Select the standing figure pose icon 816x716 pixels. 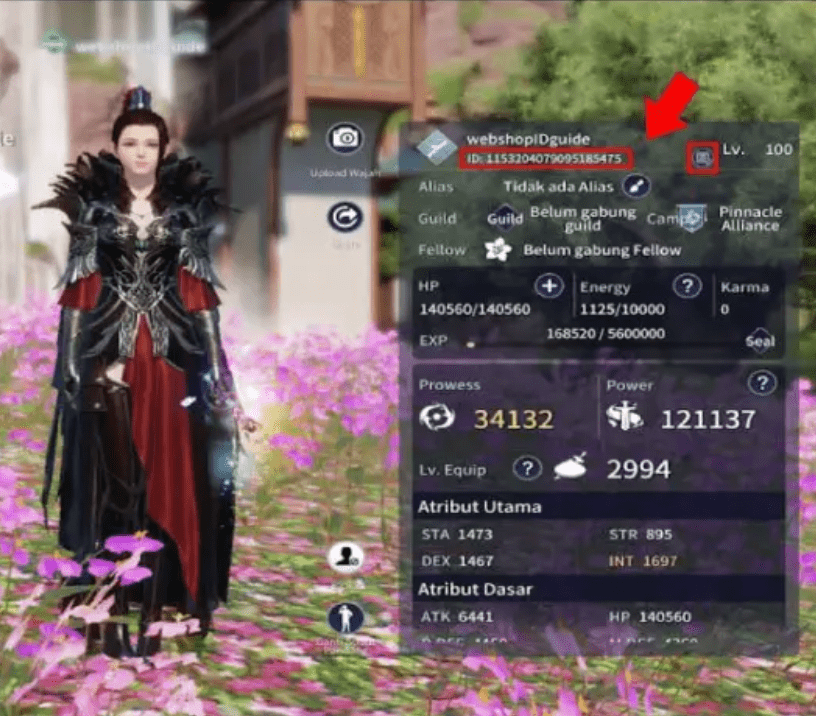point(346,616)
